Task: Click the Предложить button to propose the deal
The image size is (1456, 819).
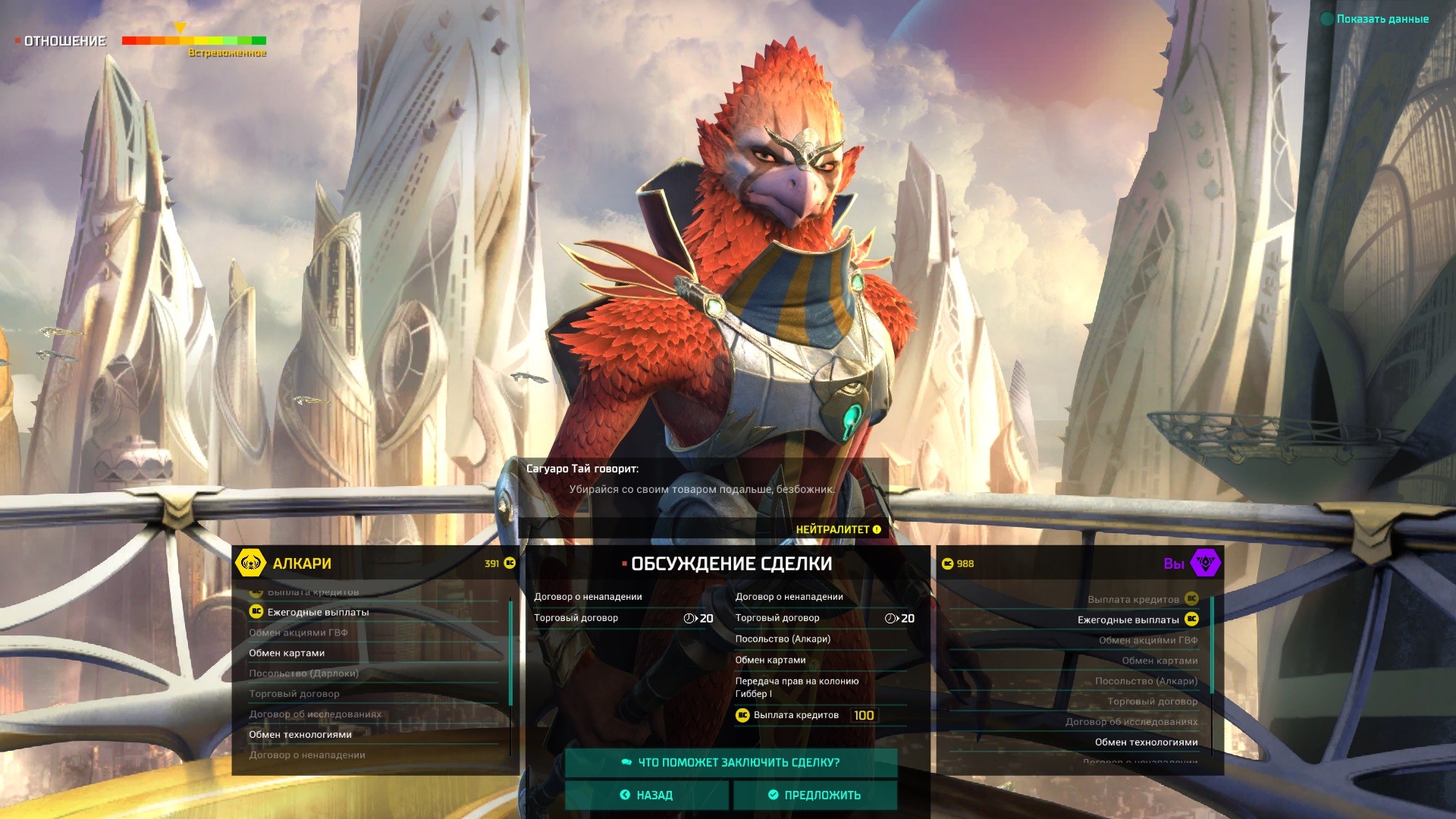Action: tap(814, 795)
